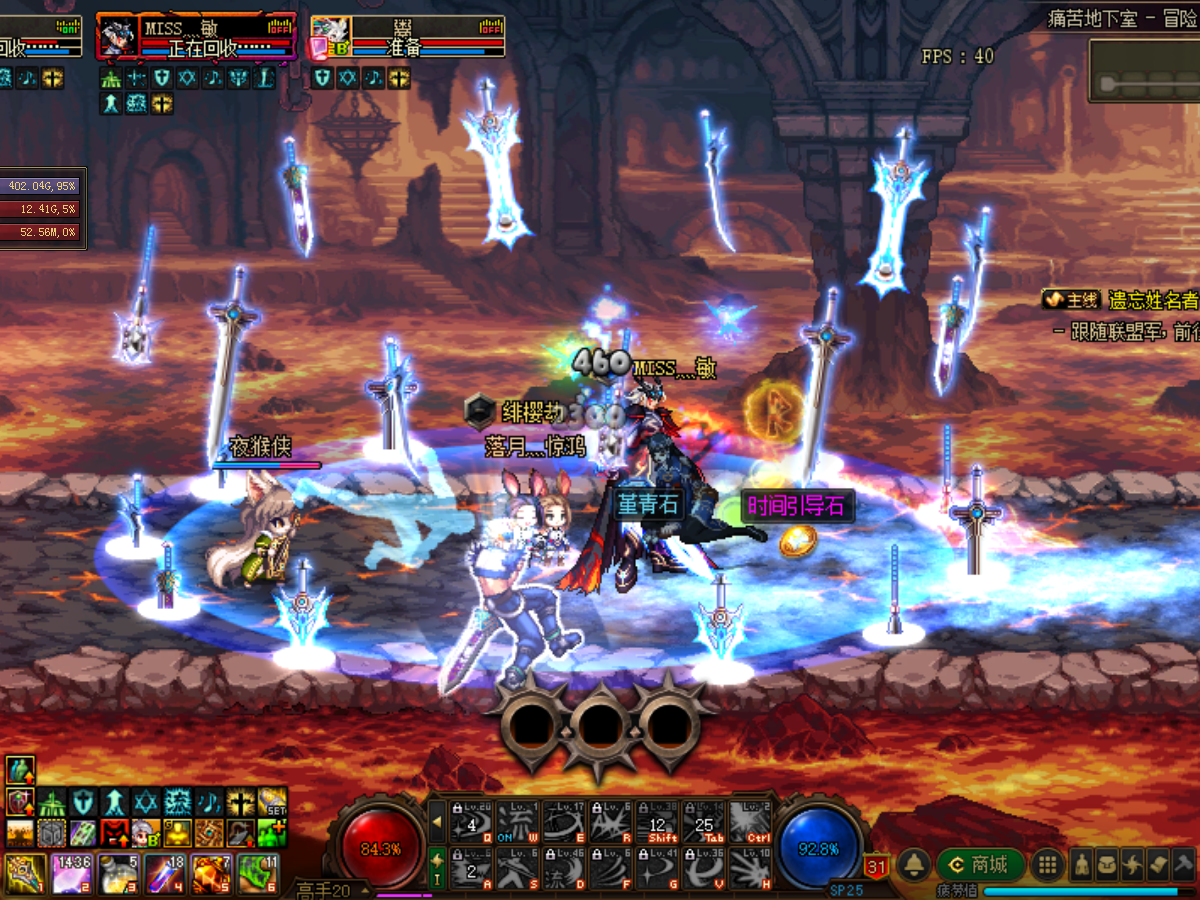Open the hammer icon in the menu bar

click(1183, 866)
